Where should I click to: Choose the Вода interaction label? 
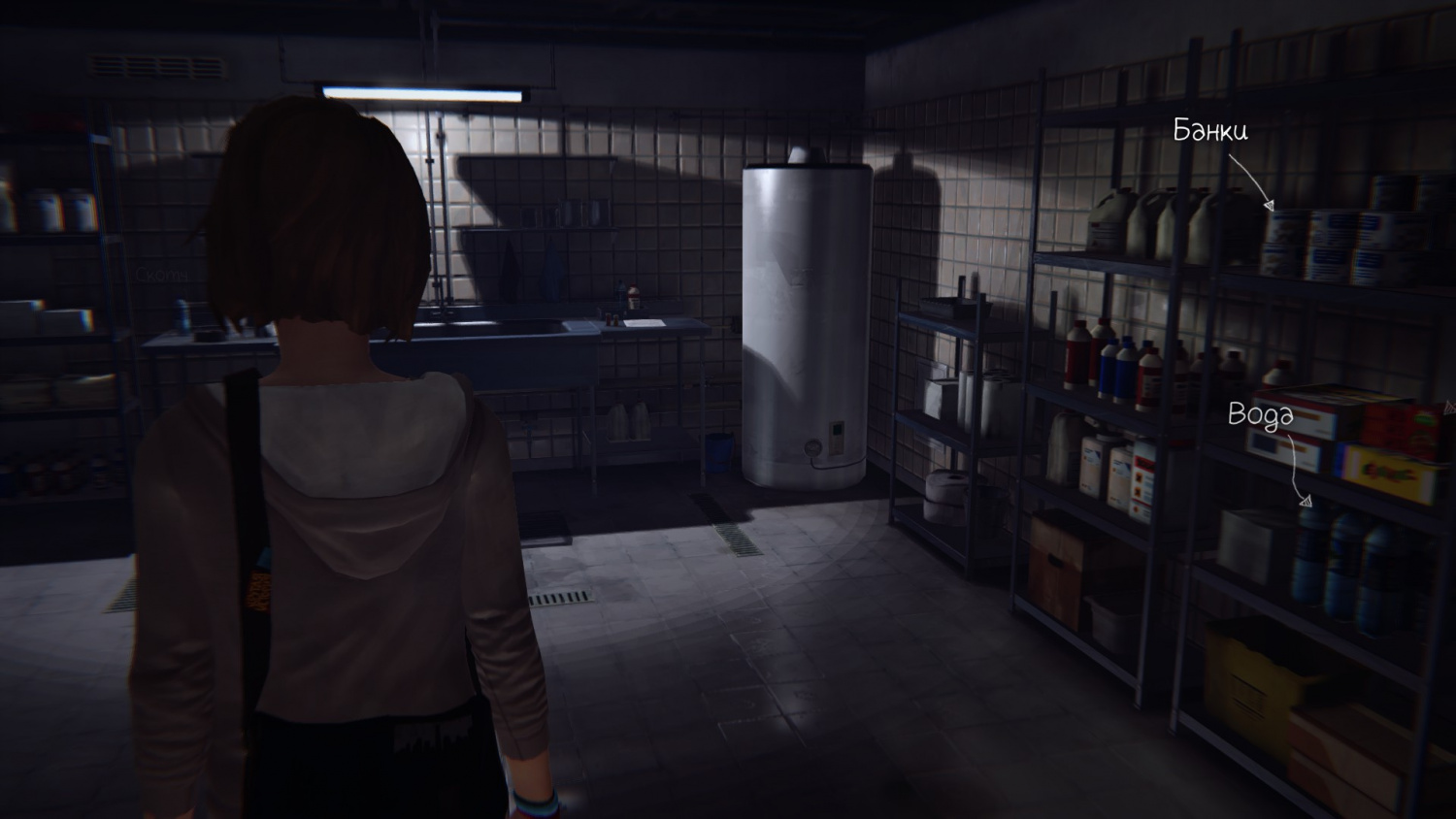tap(1260, 414)
